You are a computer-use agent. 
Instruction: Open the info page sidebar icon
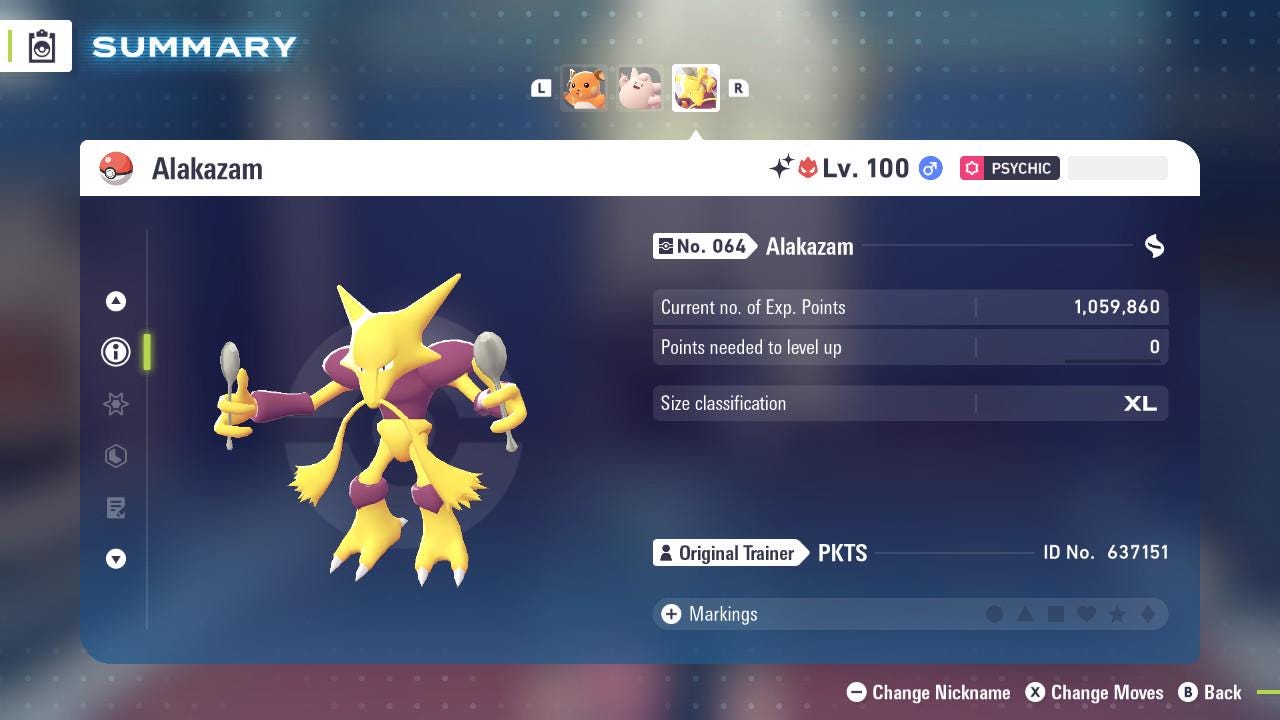click(116, 352)
